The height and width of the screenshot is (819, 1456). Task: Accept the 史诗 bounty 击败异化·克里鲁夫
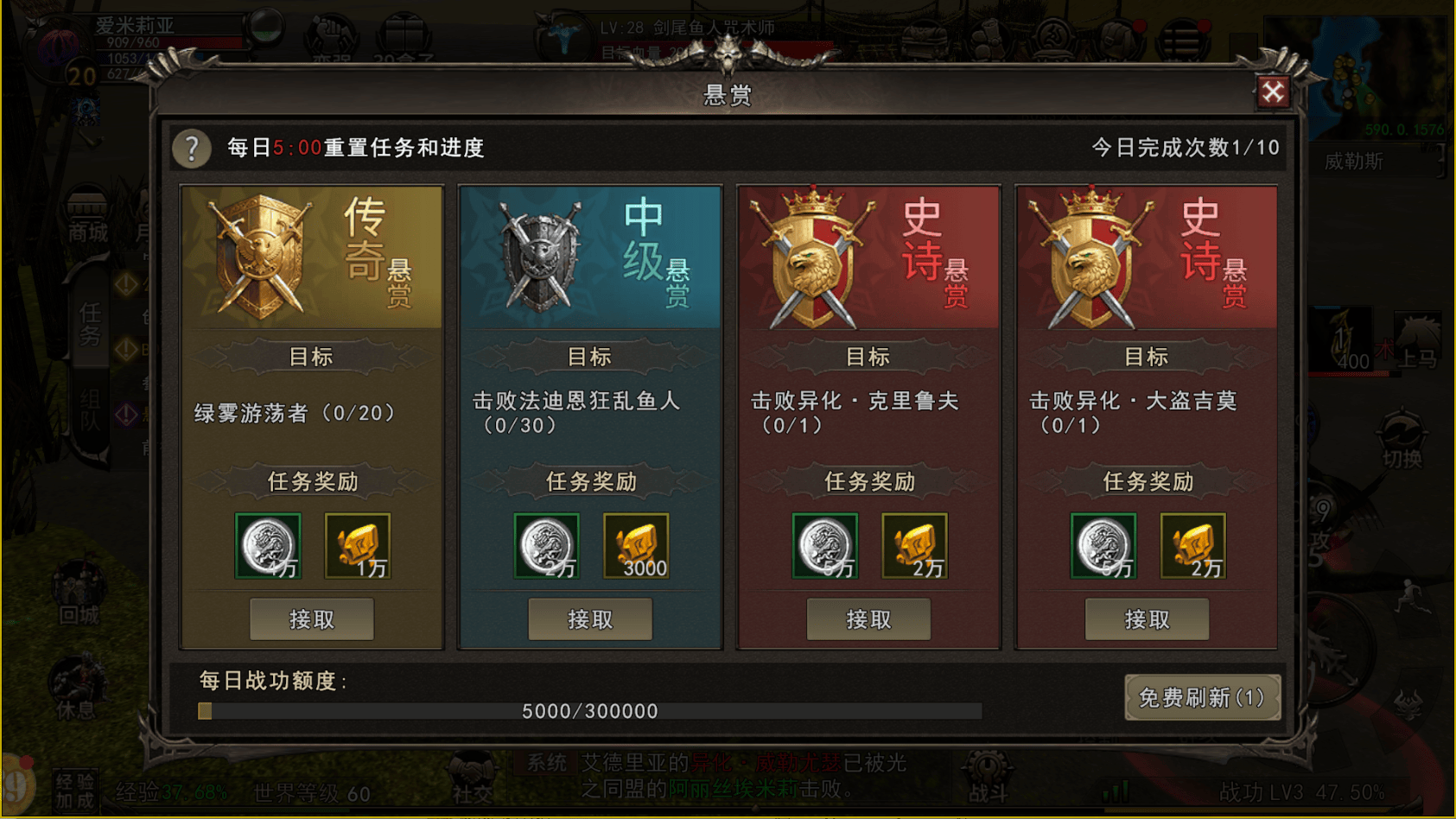[868, 619]
